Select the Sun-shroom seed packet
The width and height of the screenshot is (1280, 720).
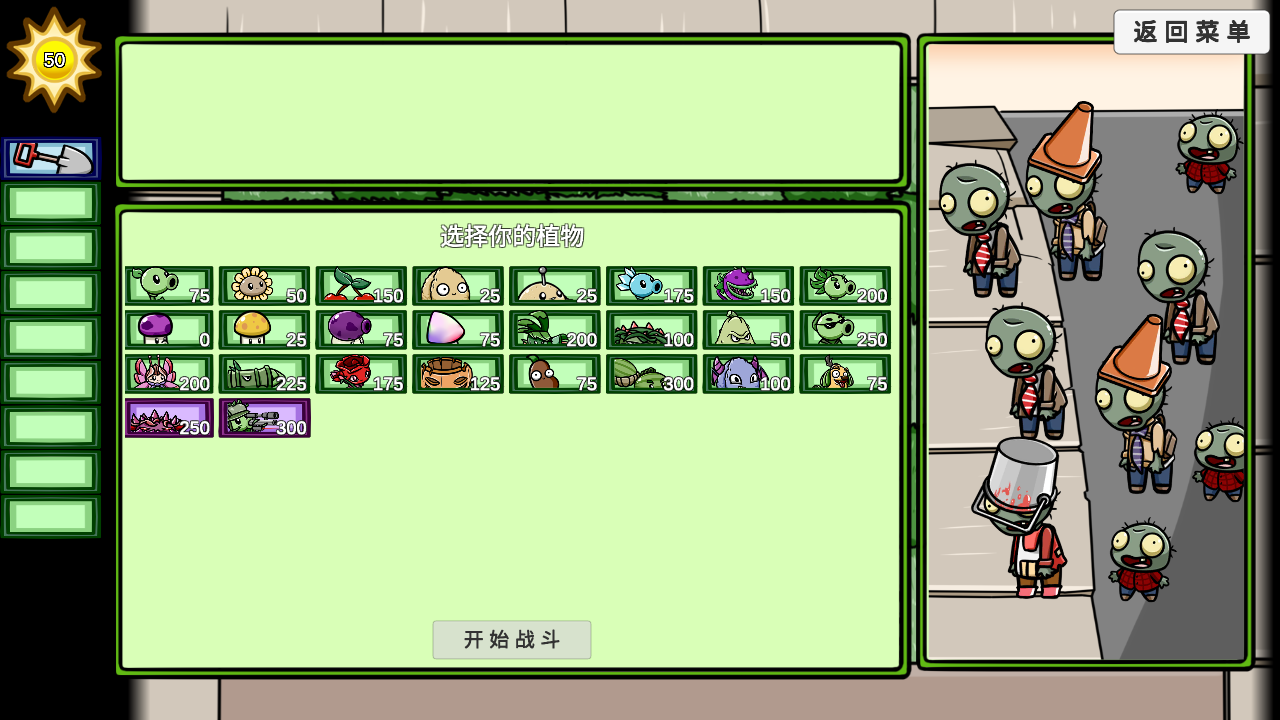click(x=263, y=330)
